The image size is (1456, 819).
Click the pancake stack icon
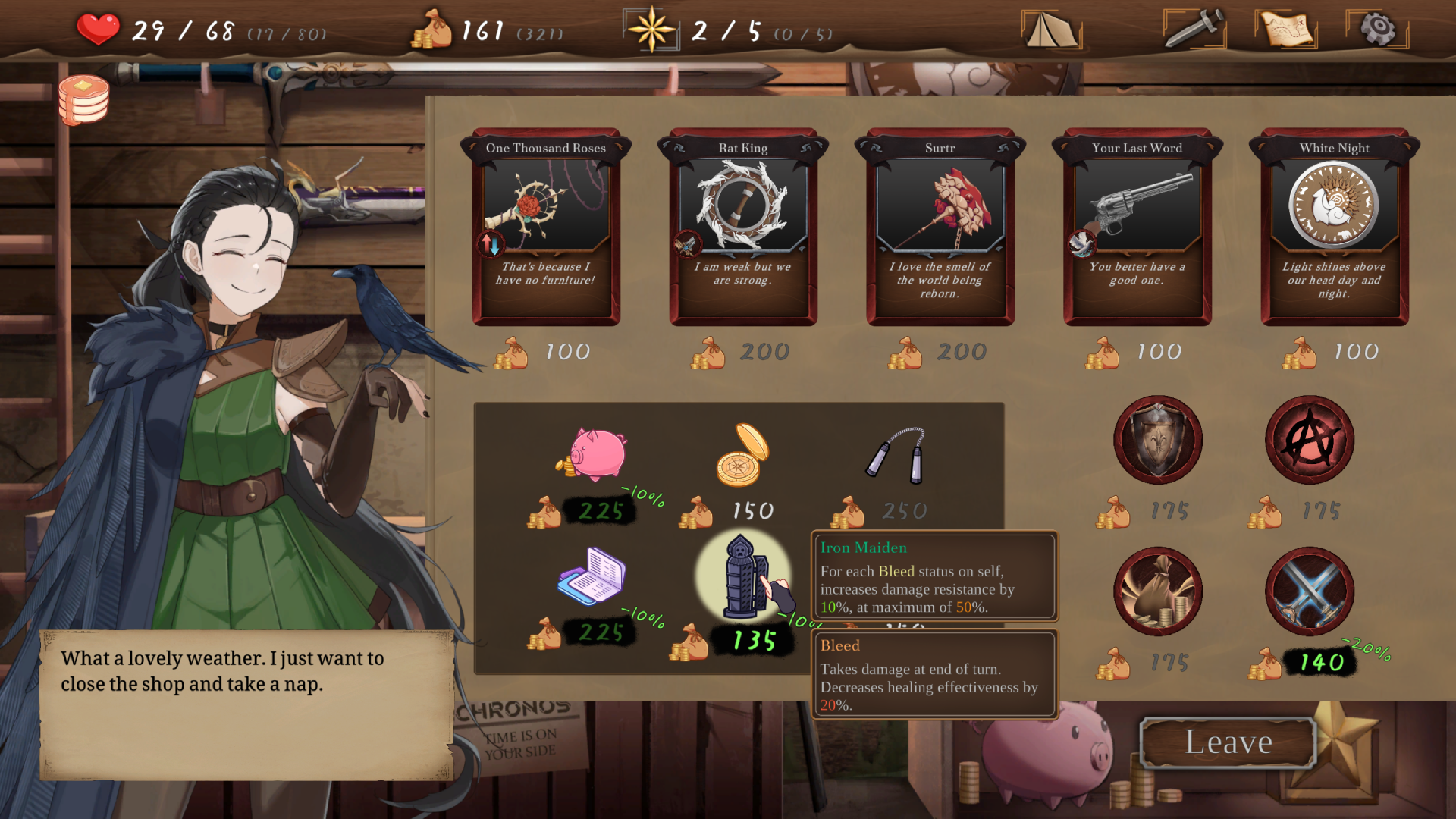[83, 99]
